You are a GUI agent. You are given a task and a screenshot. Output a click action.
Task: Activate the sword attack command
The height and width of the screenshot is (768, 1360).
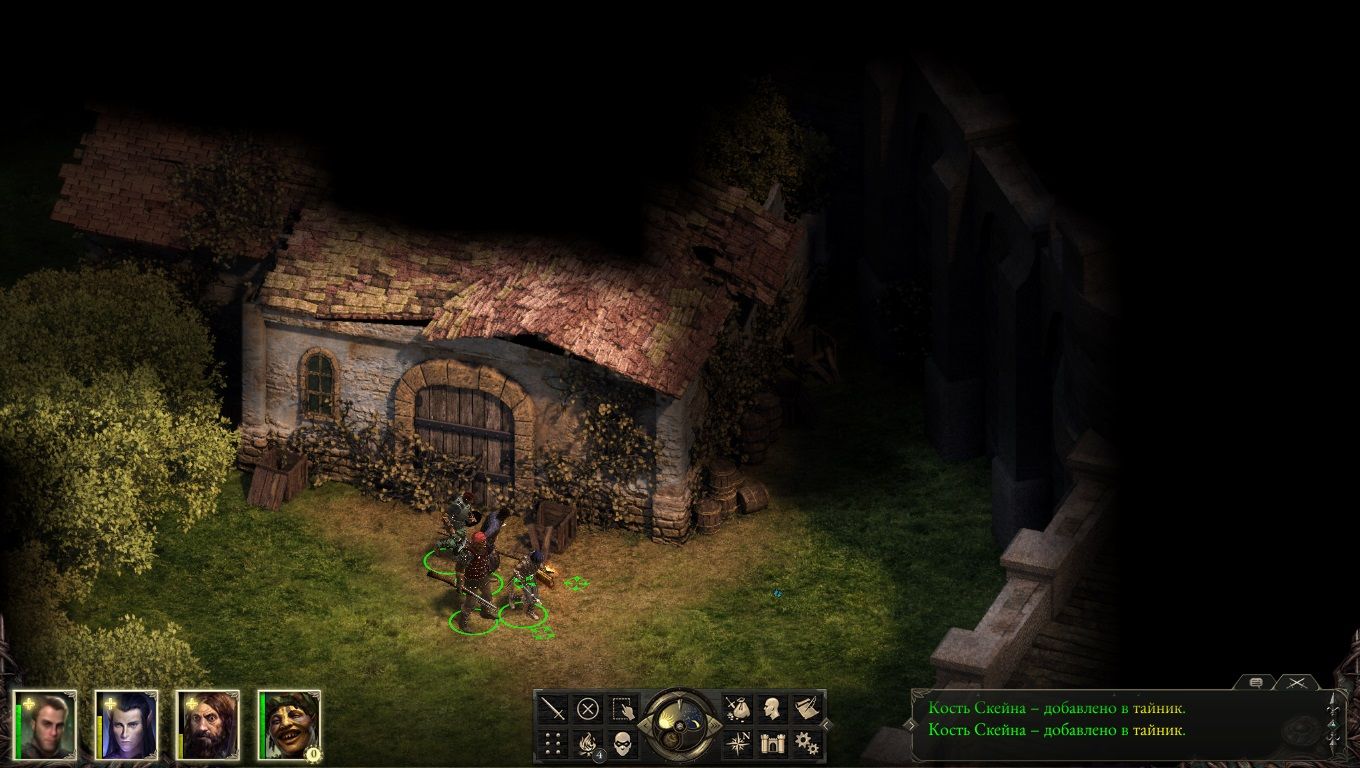point(553,709)
